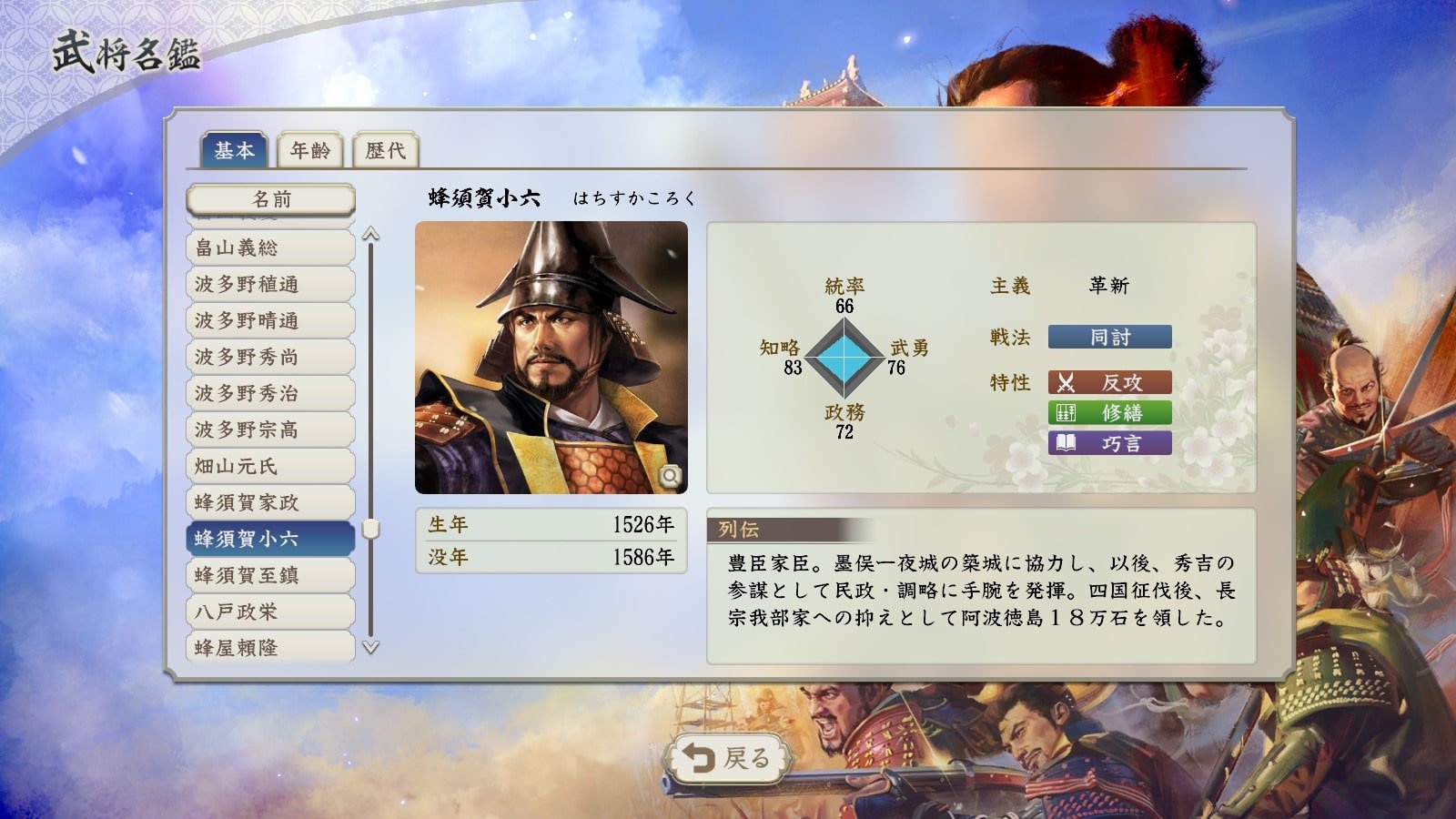Click the 反攻 trait badge

[1109, 382]
